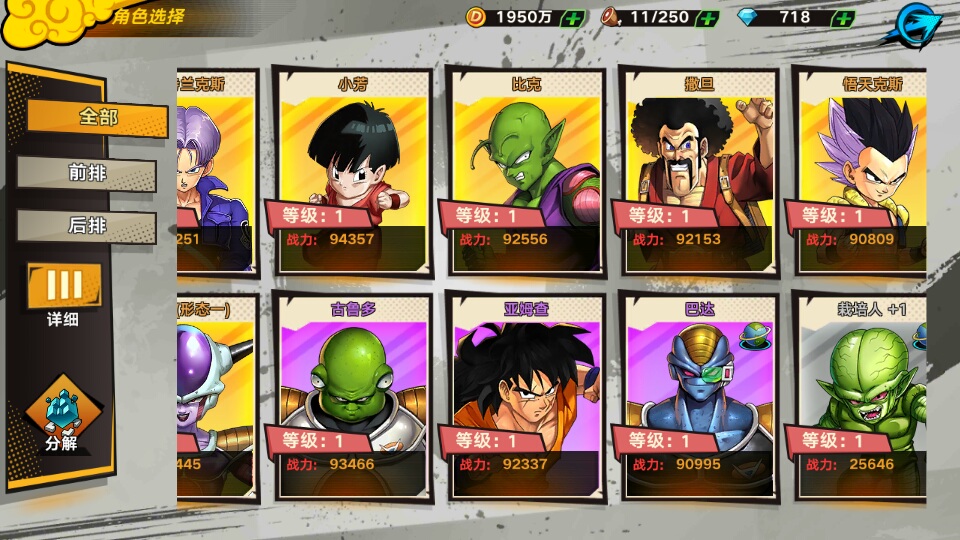Viewport: 960px width, 540px height.
Task: Pick the 栽培人 +1 character card
Action: coord(860,397)
